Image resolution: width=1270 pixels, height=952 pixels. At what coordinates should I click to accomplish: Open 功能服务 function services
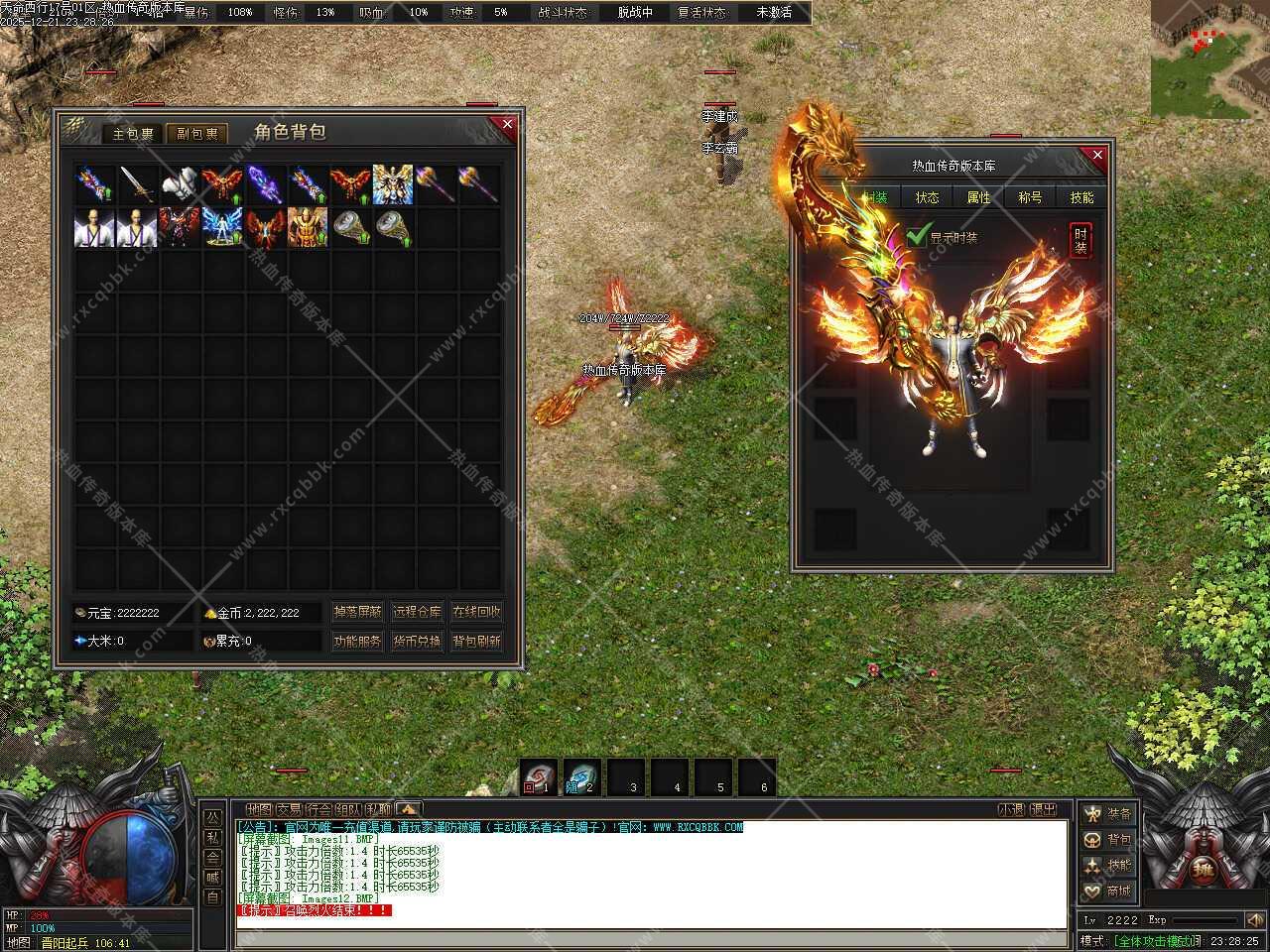coord(357,642)
